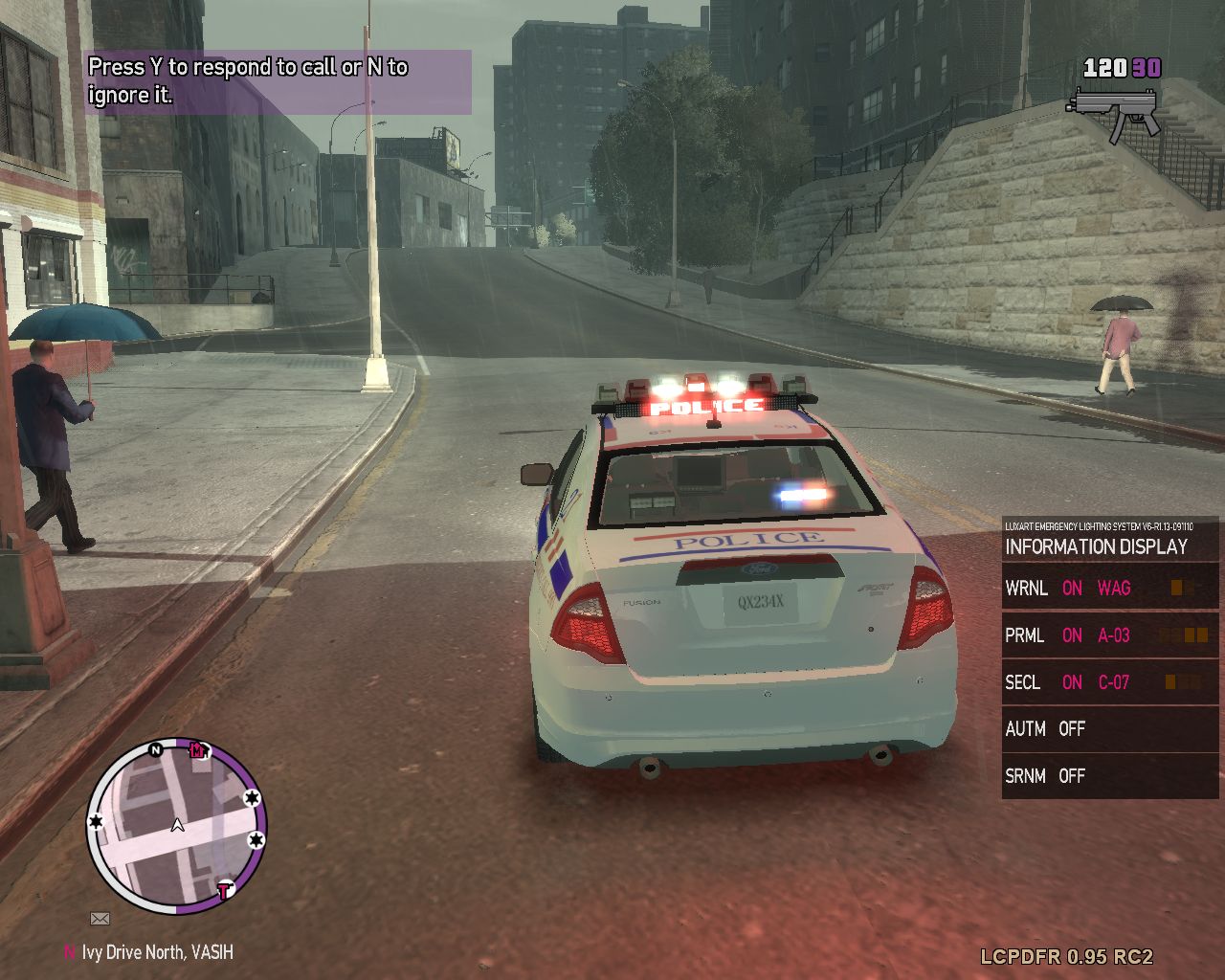
Task: Toggle the PRML primary lights row
Action: pyautogui.click(x=1109, y=635)
